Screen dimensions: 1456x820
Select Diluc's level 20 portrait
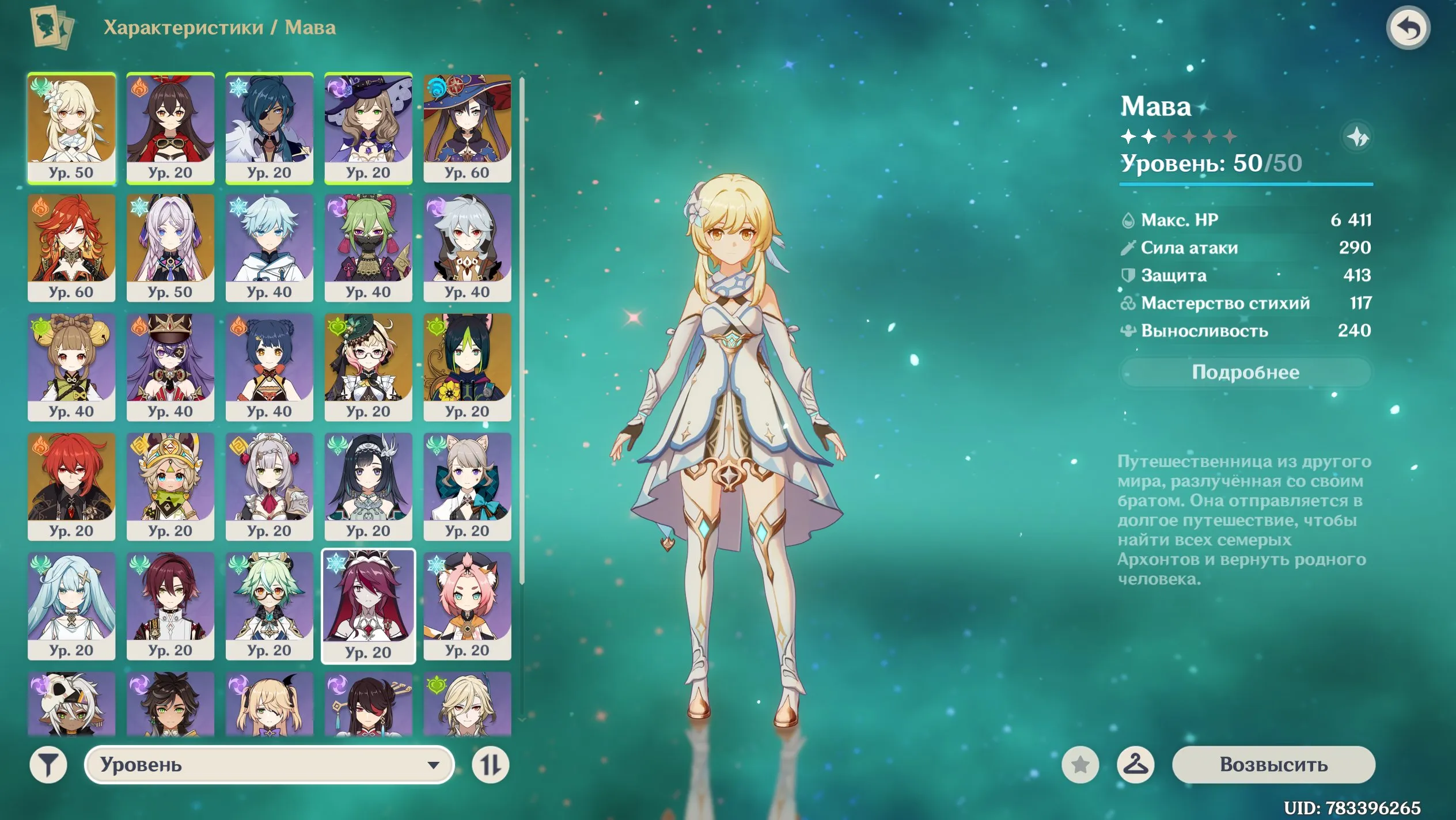click(71, 486)
